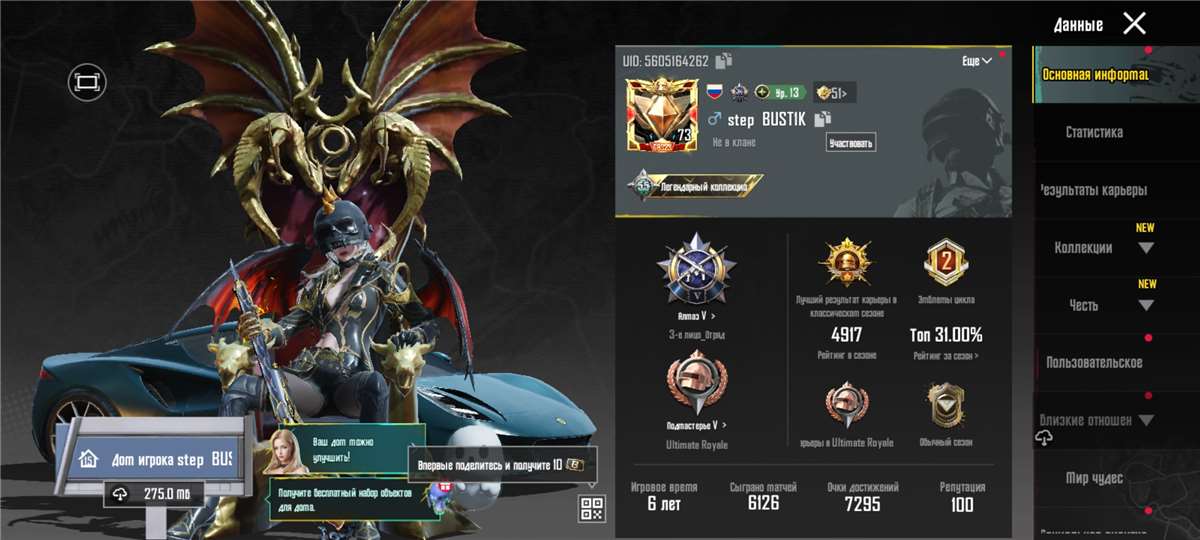
Task: Click the player avatar frame
Action: coord(660,115)
